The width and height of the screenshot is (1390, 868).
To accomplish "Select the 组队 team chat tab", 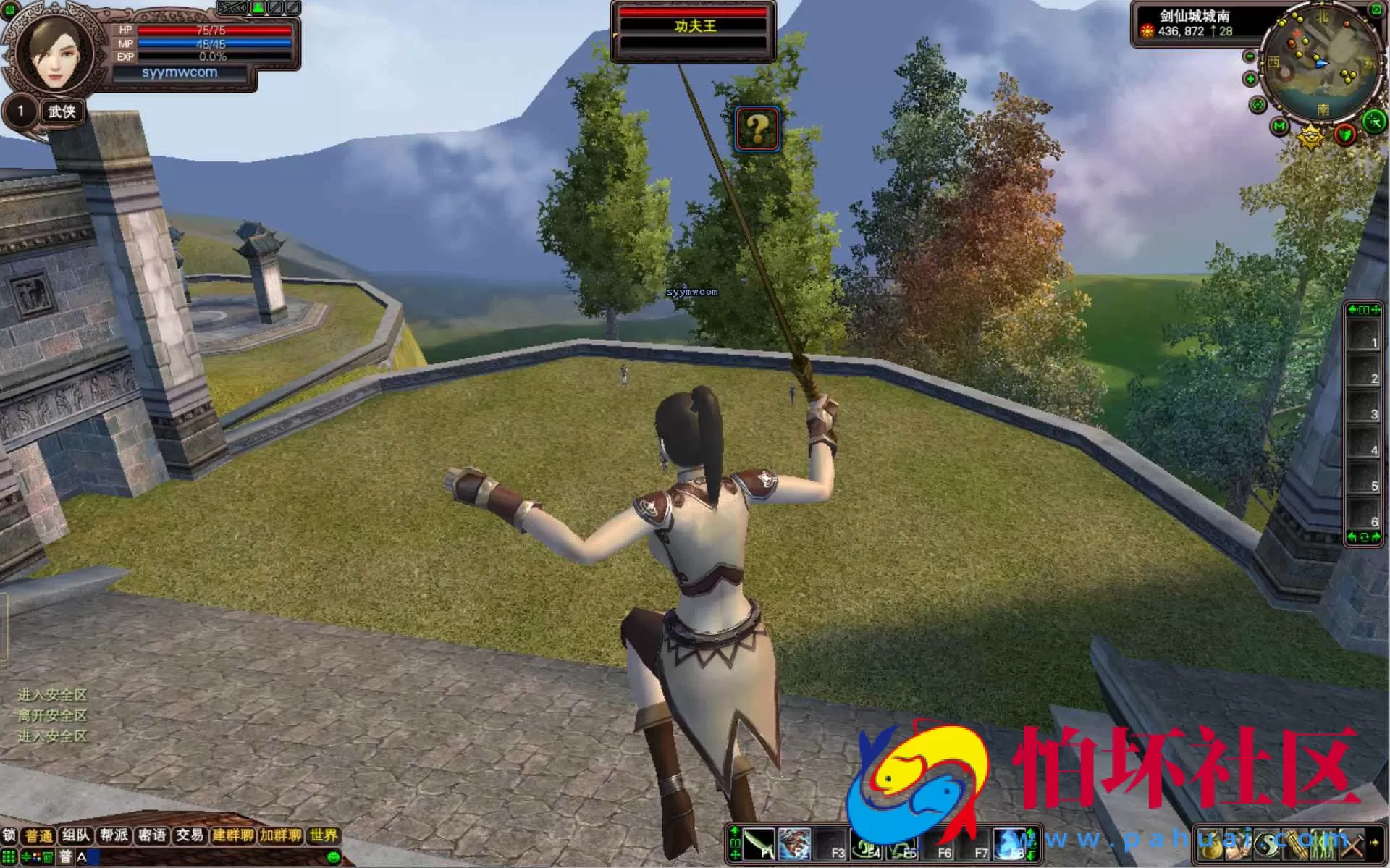I will pyautogui.click(x=76, y=835).
